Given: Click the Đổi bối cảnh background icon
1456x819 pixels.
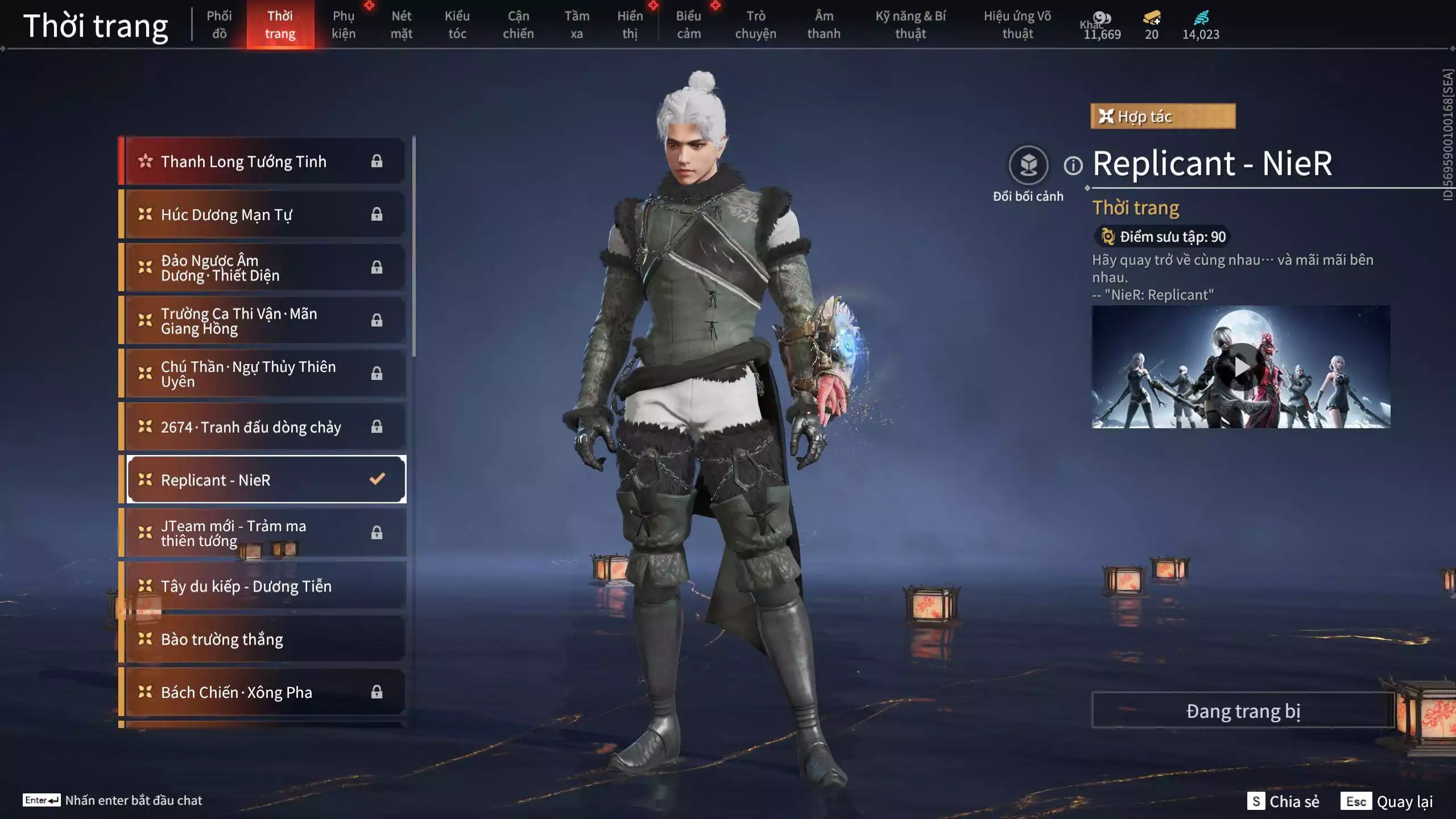Looking at the screenshot, I should pyautogui.click(x=1028, y=166).
